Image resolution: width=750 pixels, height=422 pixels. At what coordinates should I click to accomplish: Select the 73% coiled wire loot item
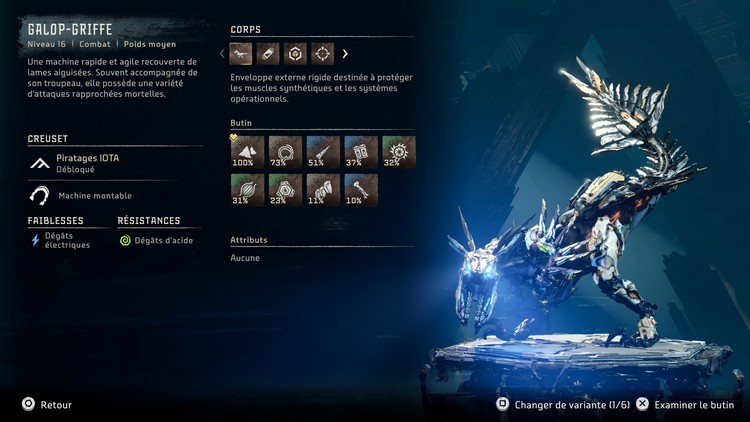click(285, 152)
